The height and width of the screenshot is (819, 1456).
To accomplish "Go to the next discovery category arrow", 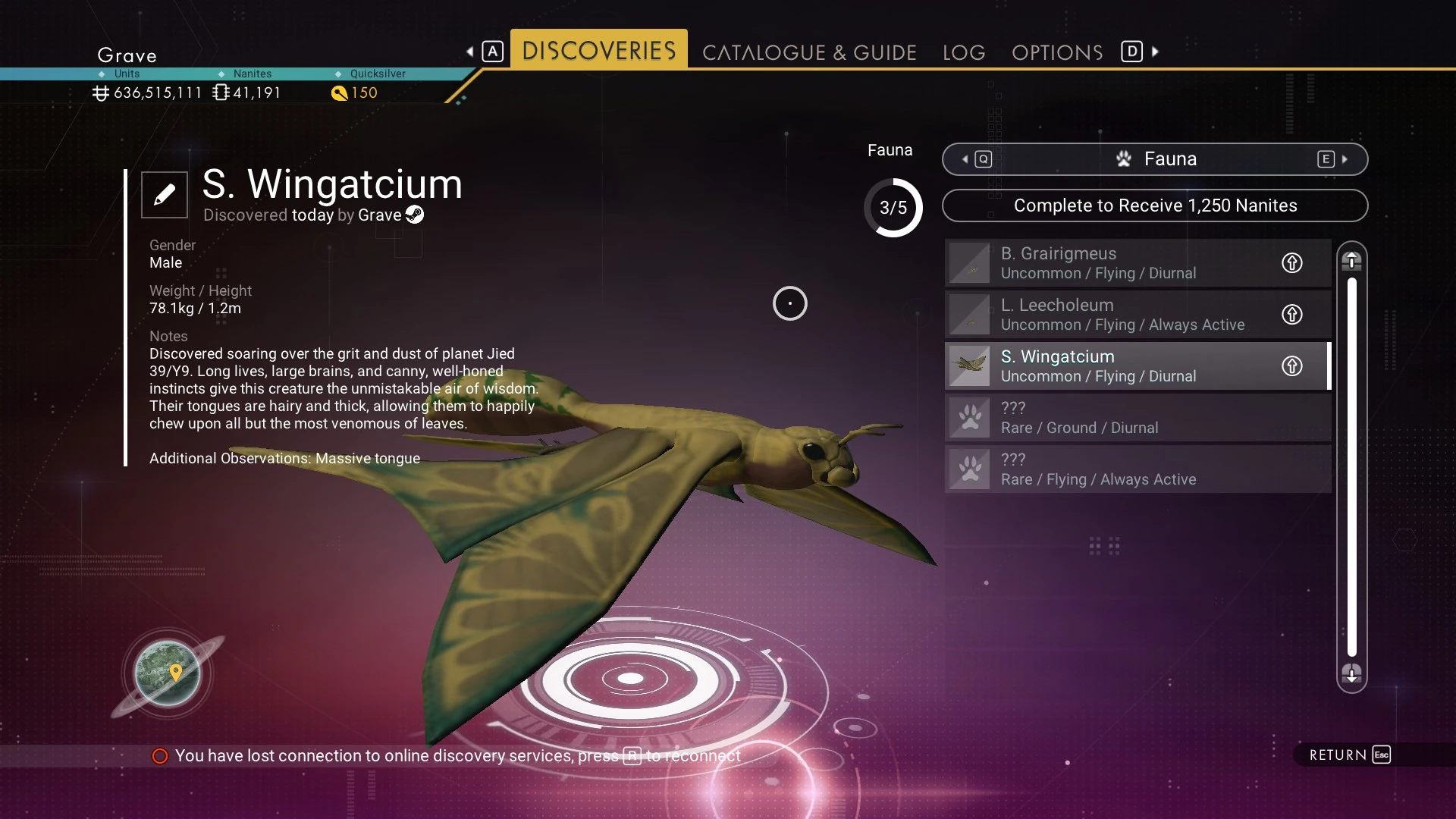I will click(x=1345, y=159).
